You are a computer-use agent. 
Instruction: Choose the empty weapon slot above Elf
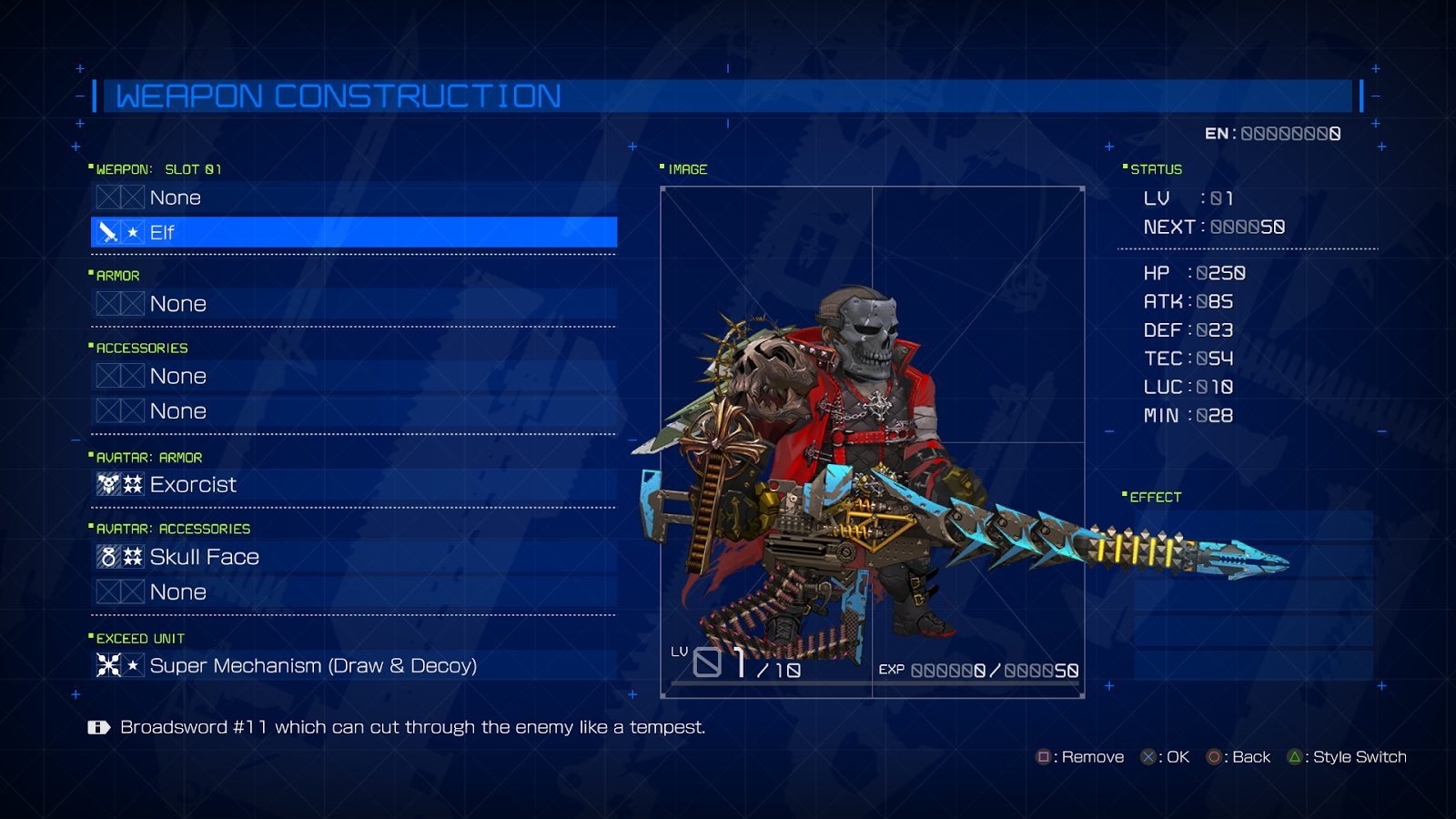(x=353, y=197)
